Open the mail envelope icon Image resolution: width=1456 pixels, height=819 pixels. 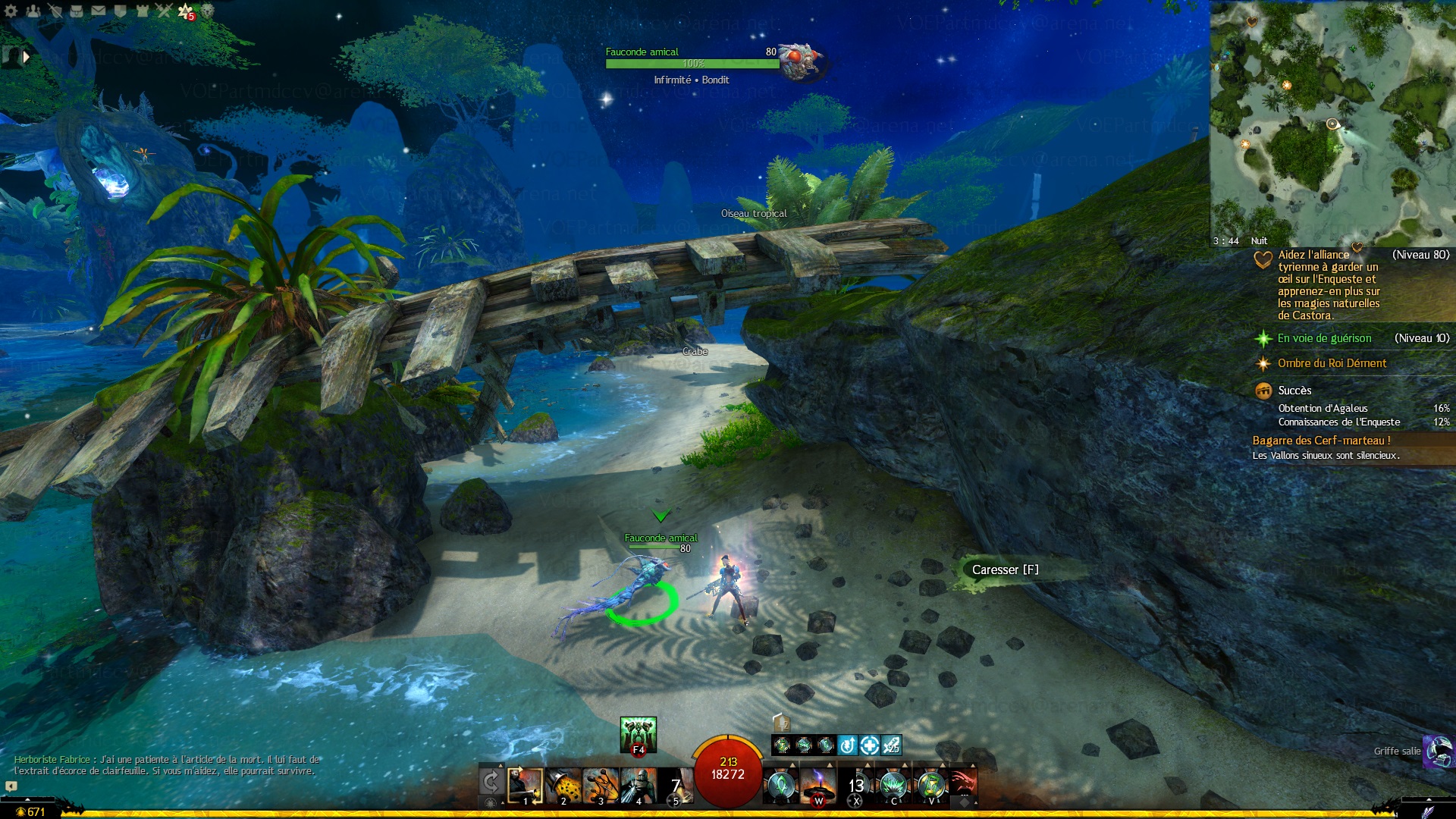click(99, 11)
